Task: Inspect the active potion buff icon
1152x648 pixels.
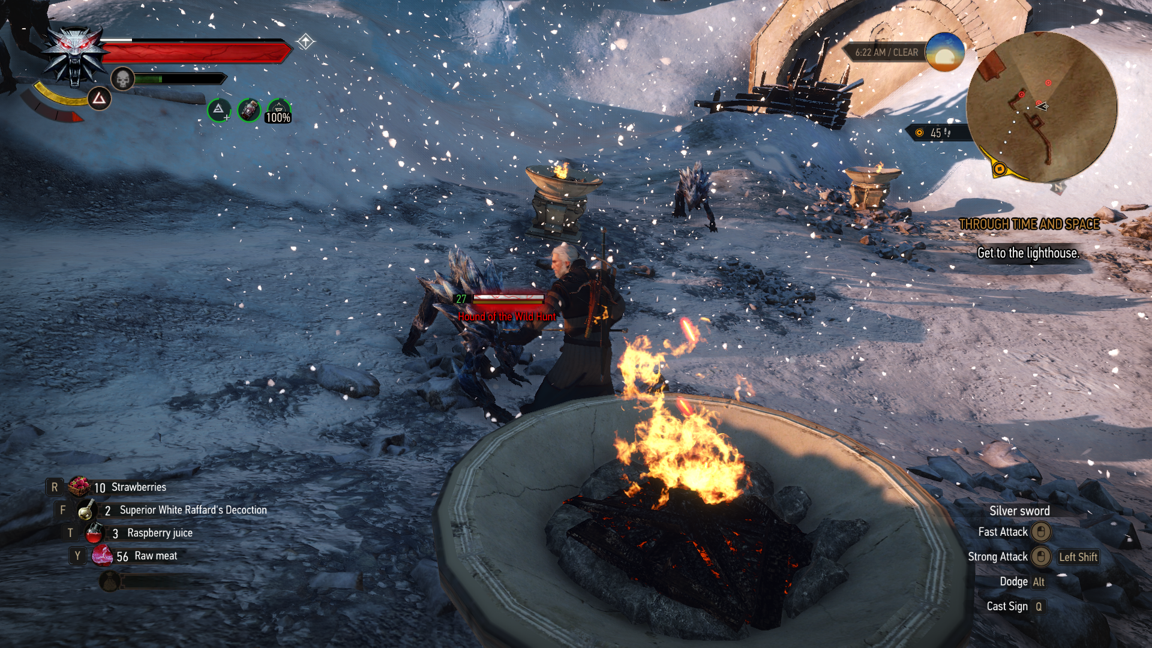Action: (249, 110)
